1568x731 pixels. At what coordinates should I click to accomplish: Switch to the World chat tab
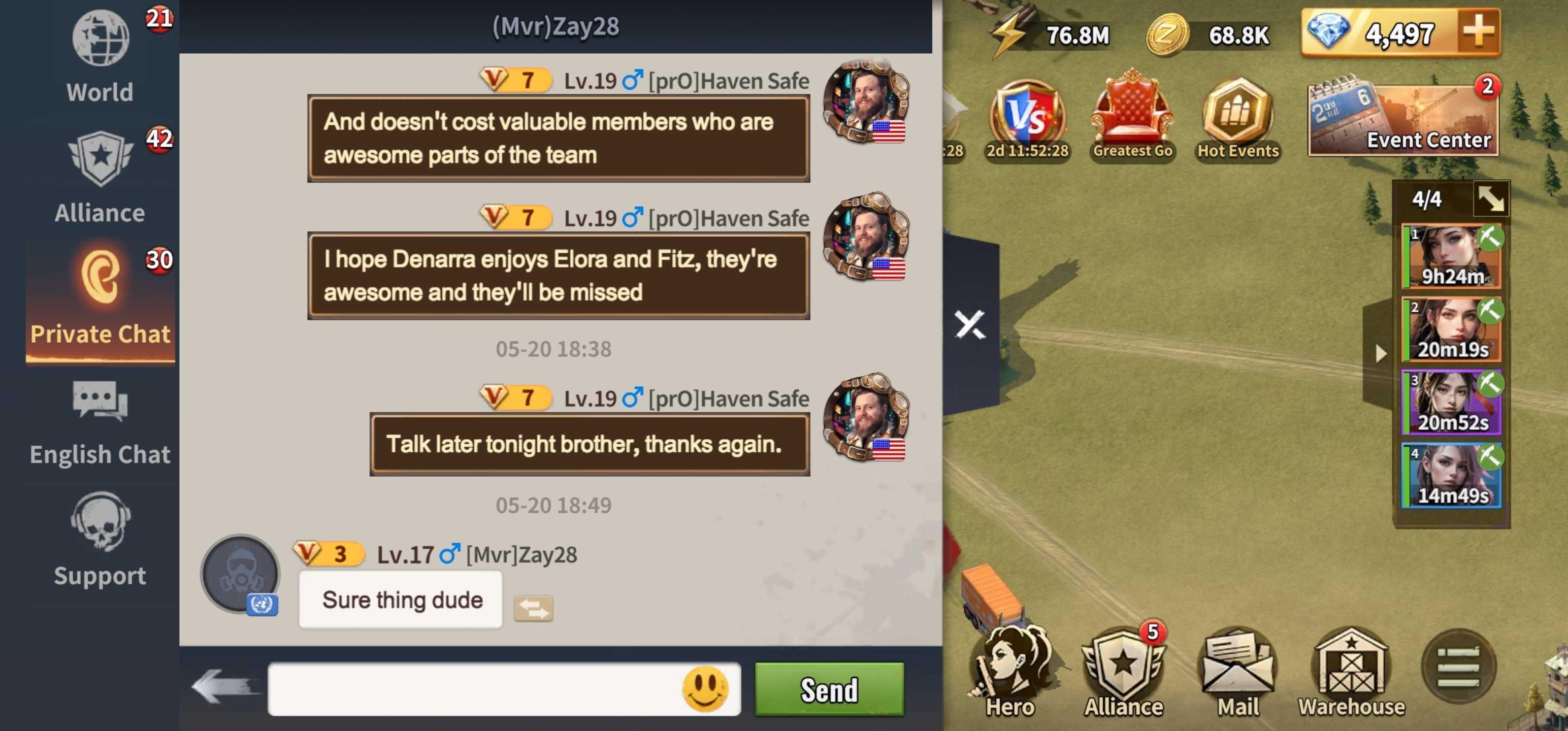point(100,57)
